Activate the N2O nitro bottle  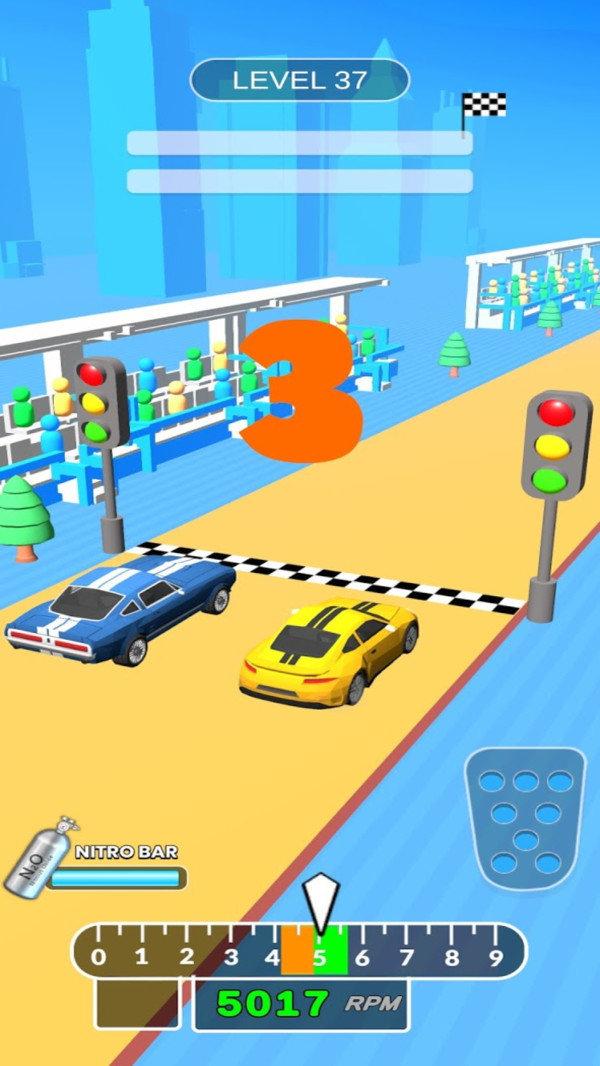coord(38,860)
